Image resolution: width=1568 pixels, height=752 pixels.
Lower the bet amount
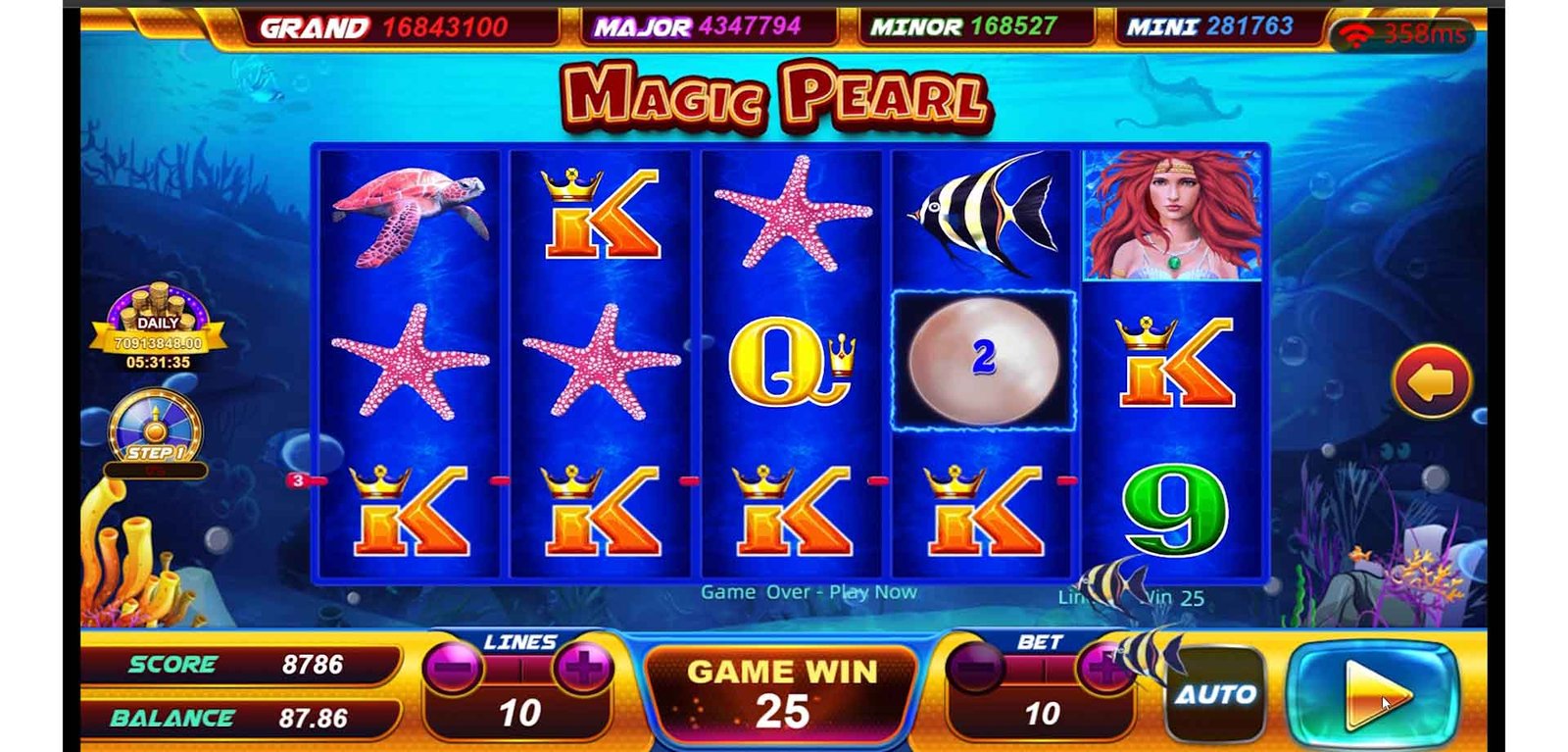(x=974, y=670)
